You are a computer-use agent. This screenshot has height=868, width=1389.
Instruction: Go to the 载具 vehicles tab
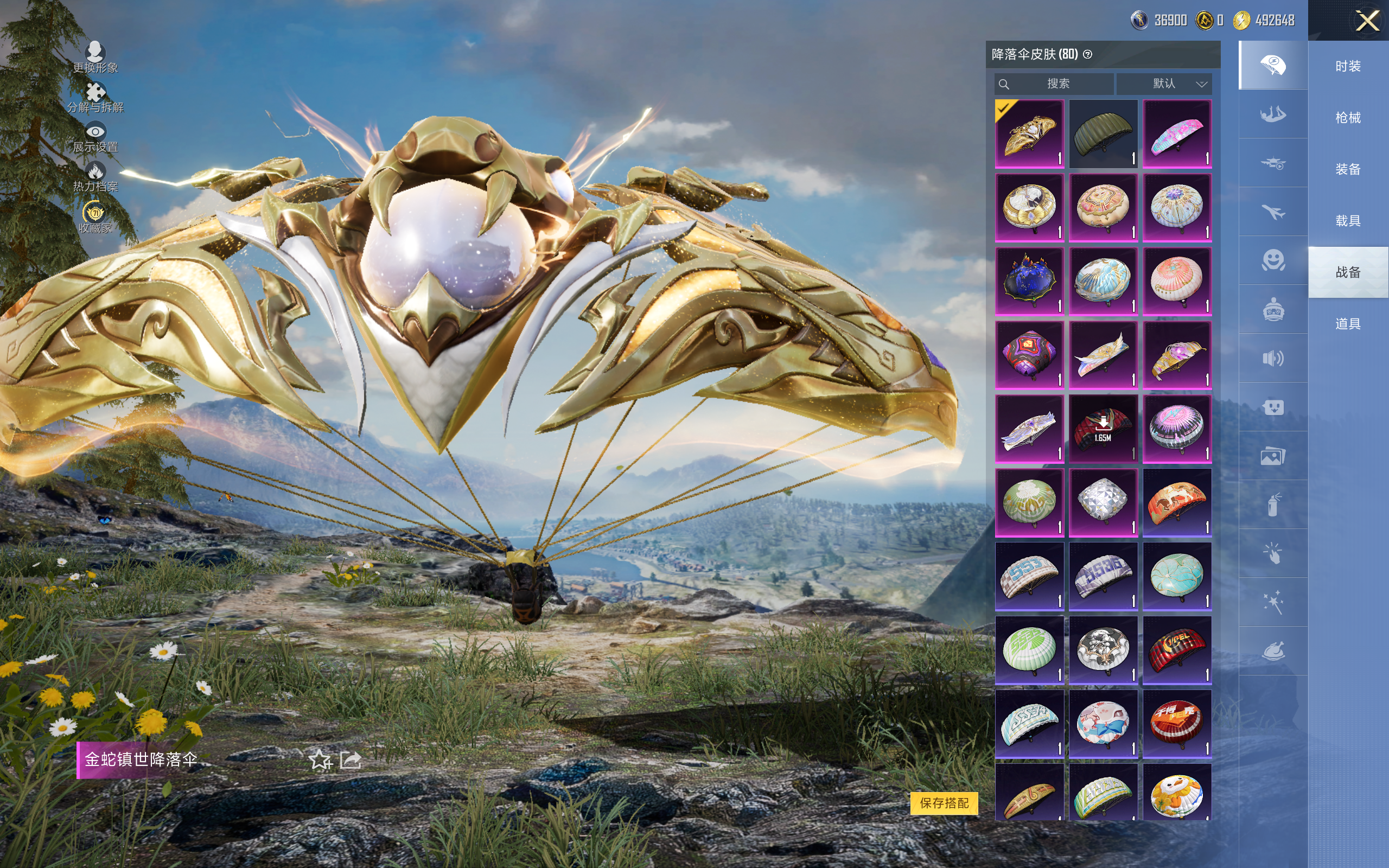tap(1348, 221)
